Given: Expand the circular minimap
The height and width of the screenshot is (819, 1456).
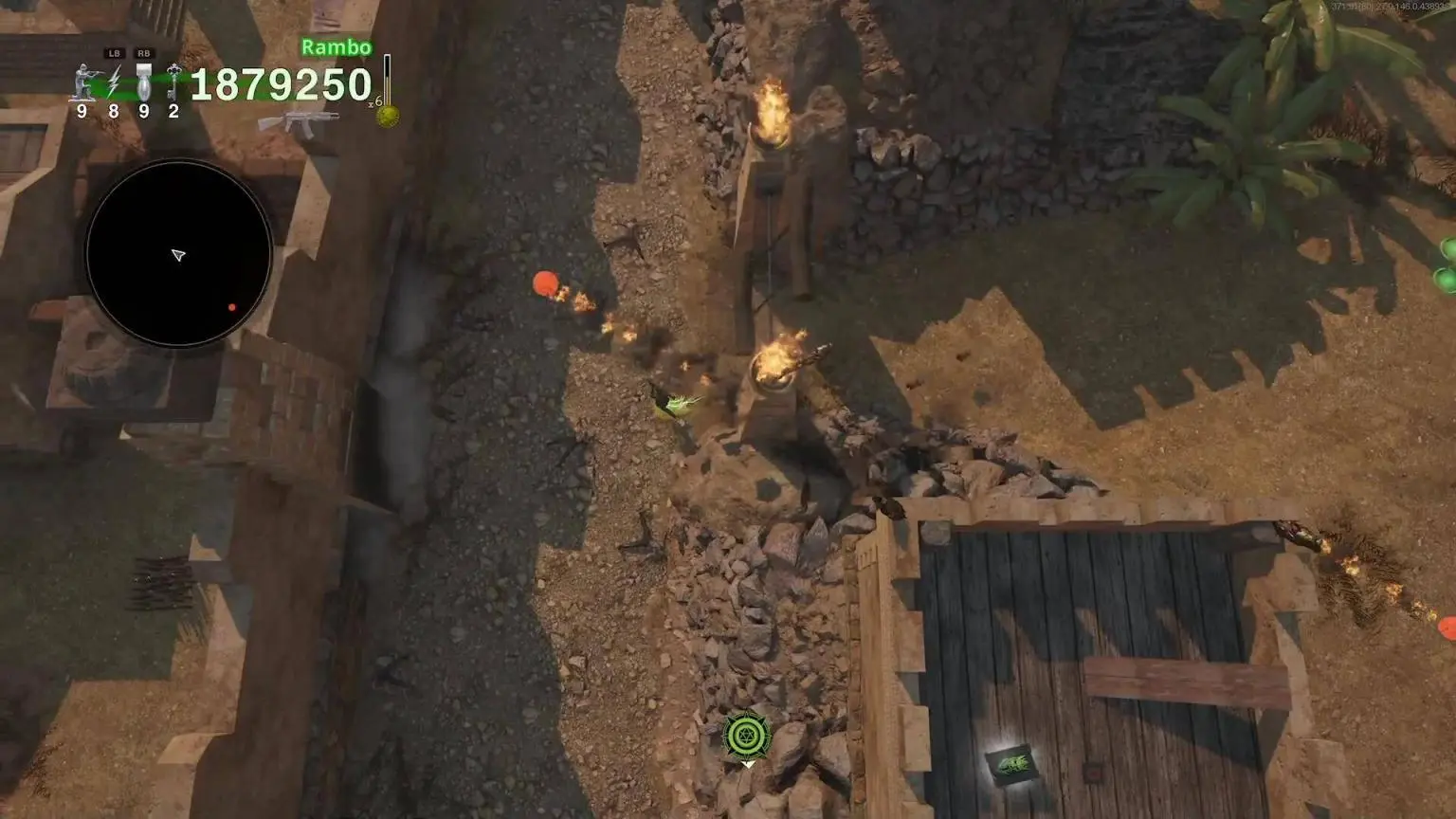Looking at the screenshot, I should [177, 252].
